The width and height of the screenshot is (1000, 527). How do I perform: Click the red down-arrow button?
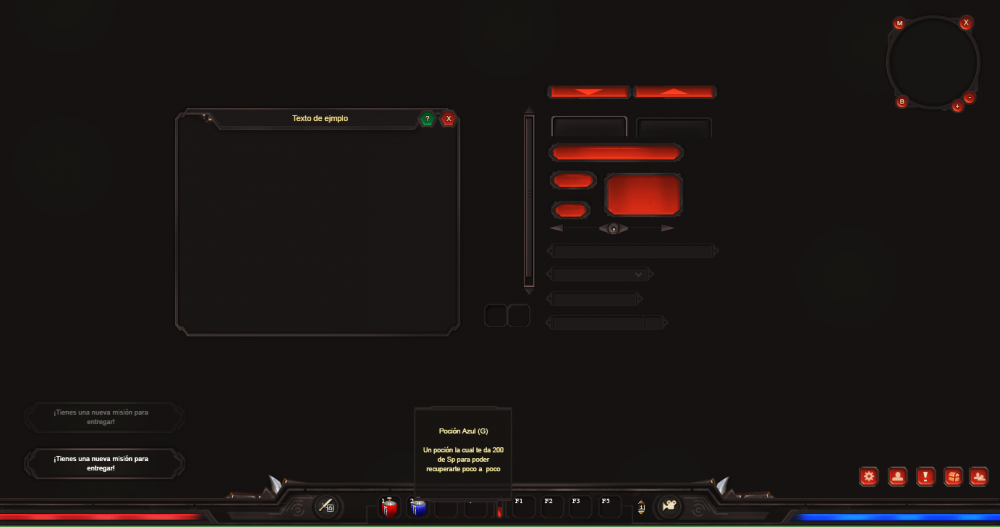(x=588, y=92)
